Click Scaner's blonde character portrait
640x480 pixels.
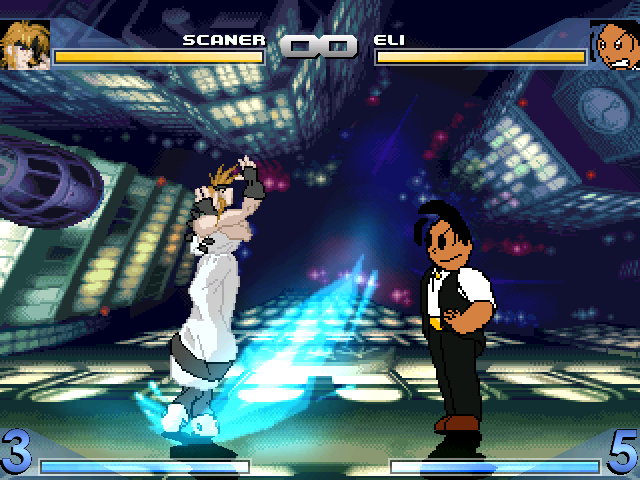pos(25,44)
